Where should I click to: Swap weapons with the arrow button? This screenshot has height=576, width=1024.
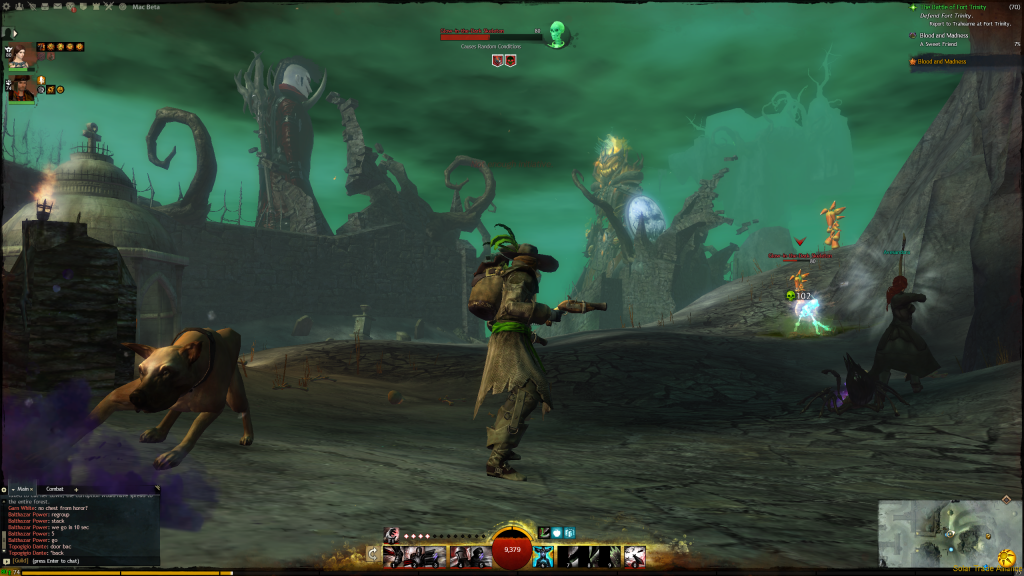coord(373,554)
